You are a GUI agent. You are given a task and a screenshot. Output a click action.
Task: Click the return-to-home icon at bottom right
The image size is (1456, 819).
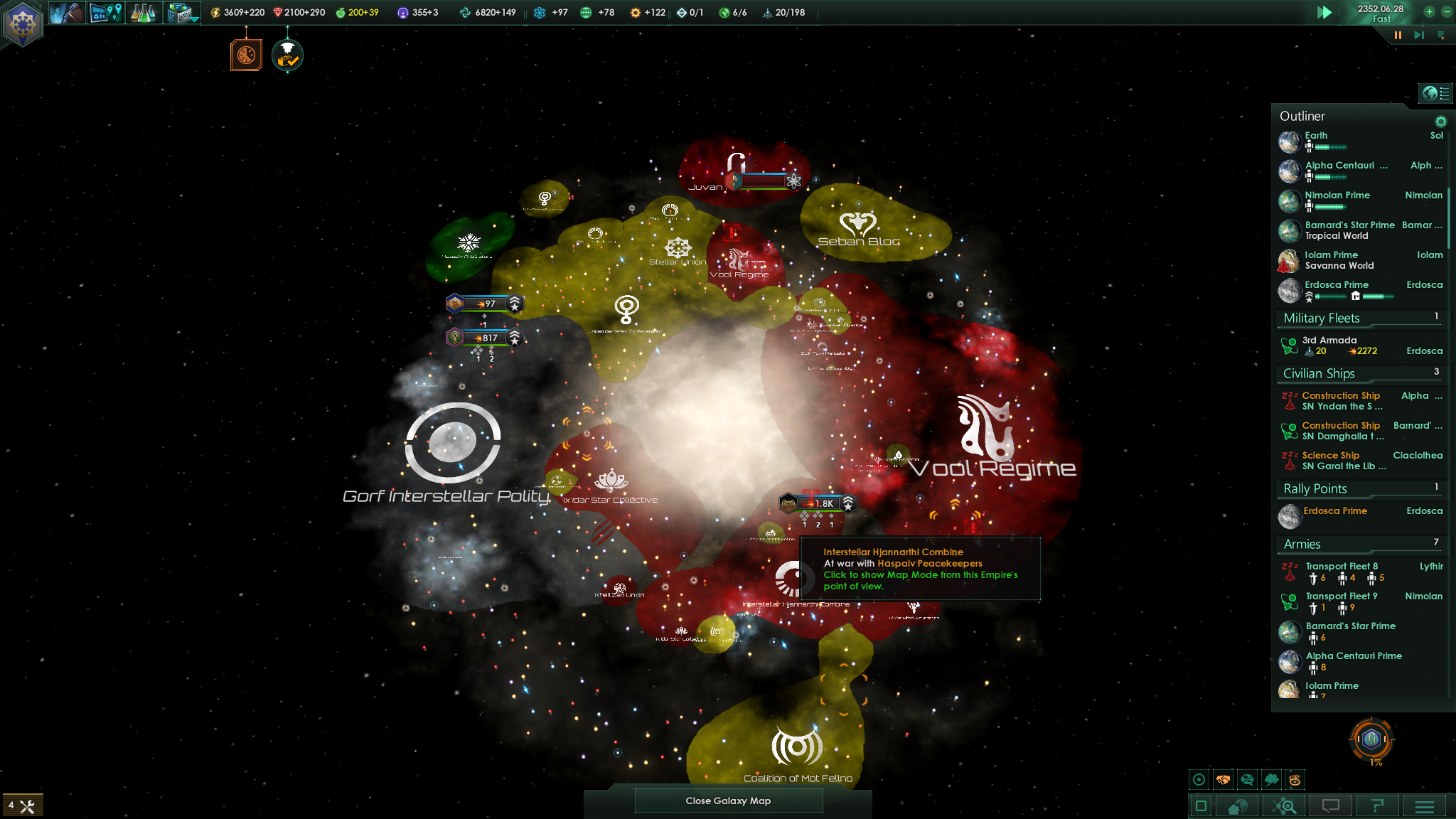point(1235,805)
